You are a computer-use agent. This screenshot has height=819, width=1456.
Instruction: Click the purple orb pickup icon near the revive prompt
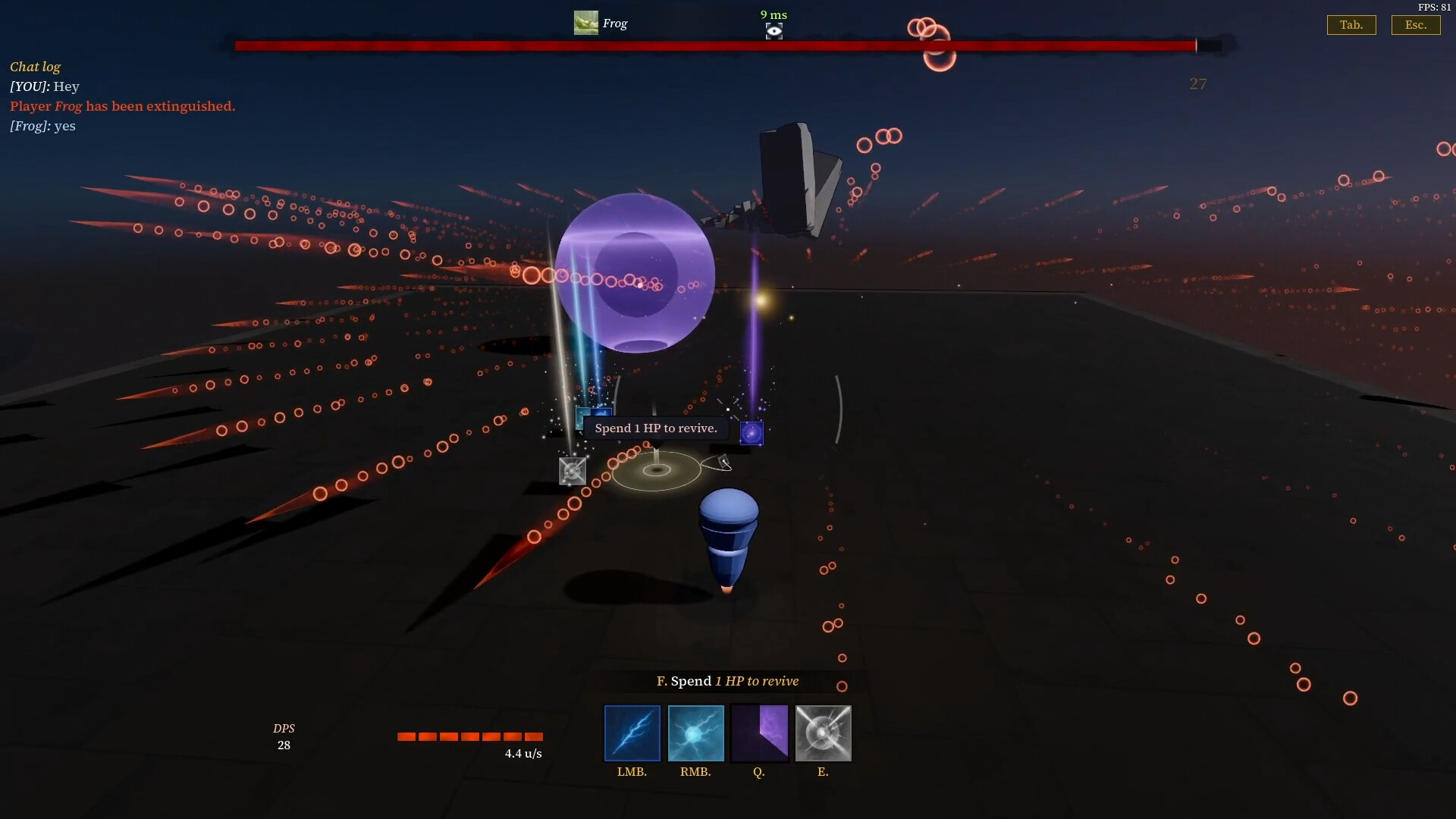tap(752, 434)
